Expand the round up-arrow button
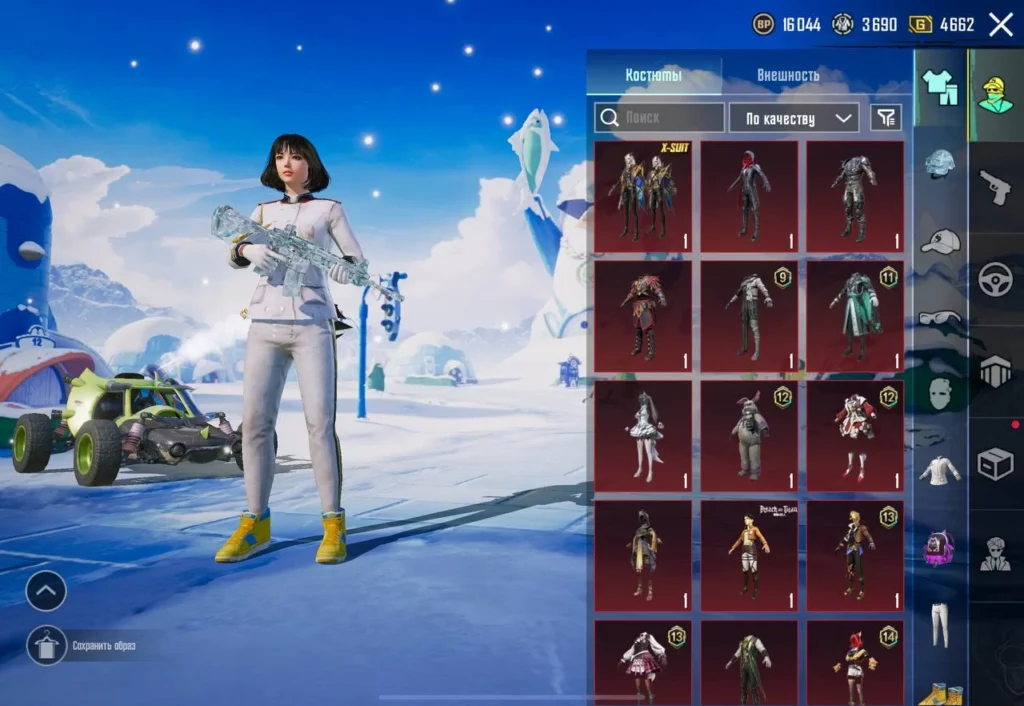The height and width of the screenshot is (706, 1024). pos(46,591)
